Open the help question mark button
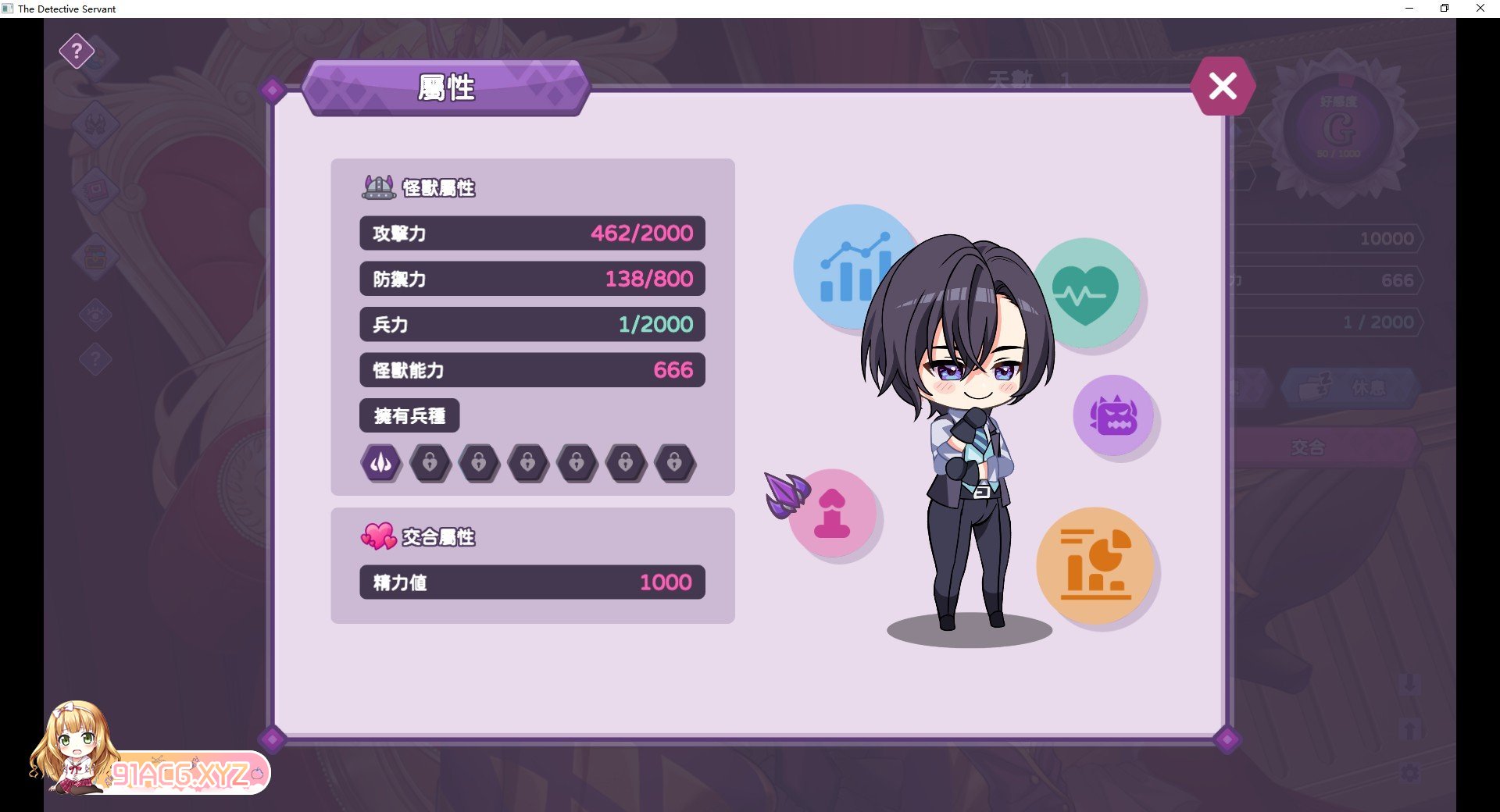The width and height of the screenshot is (1500, 812). (77, 52)
